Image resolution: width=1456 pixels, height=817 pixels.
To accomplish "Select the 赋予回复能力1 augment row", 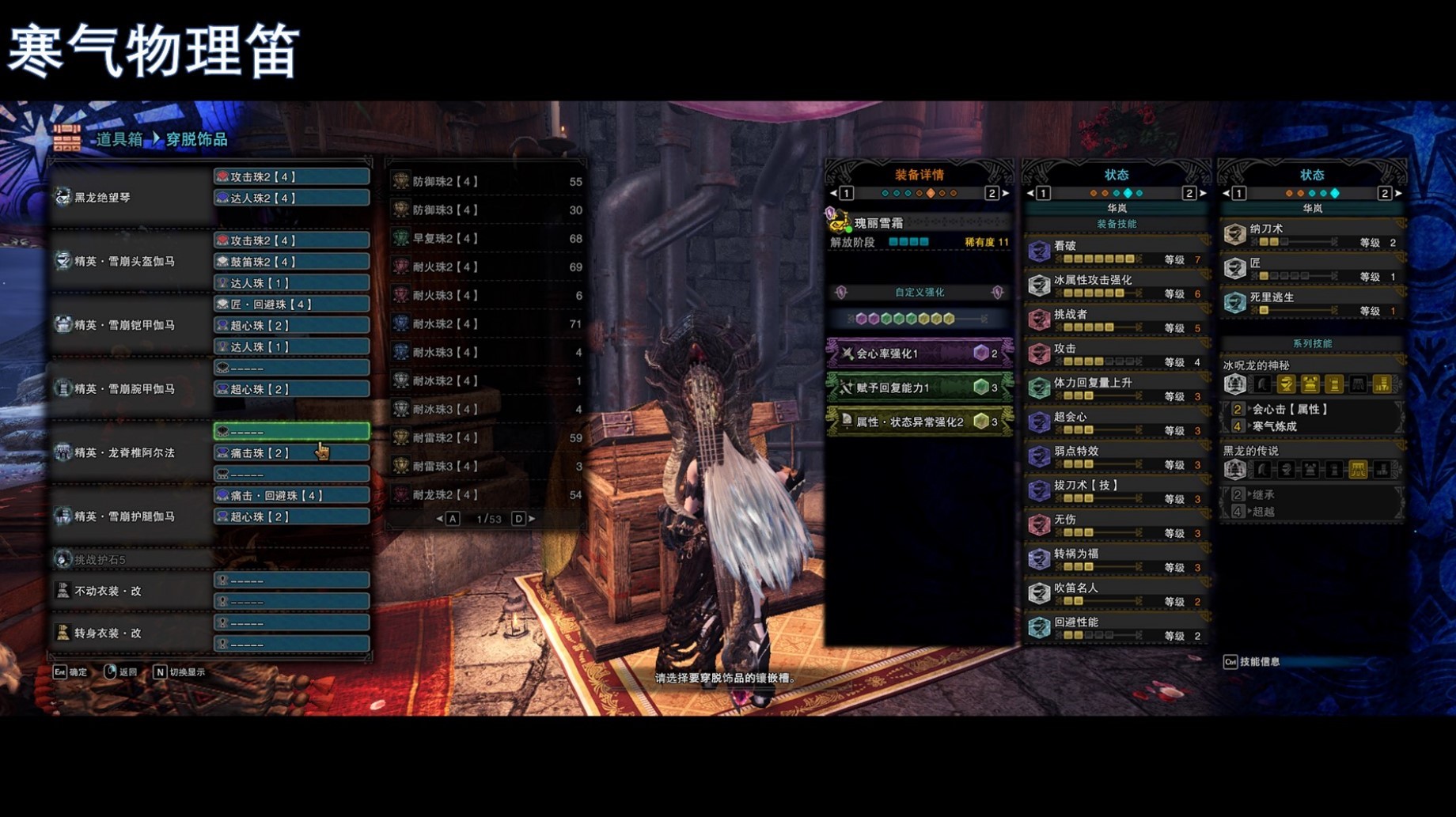I will [919, 388].
